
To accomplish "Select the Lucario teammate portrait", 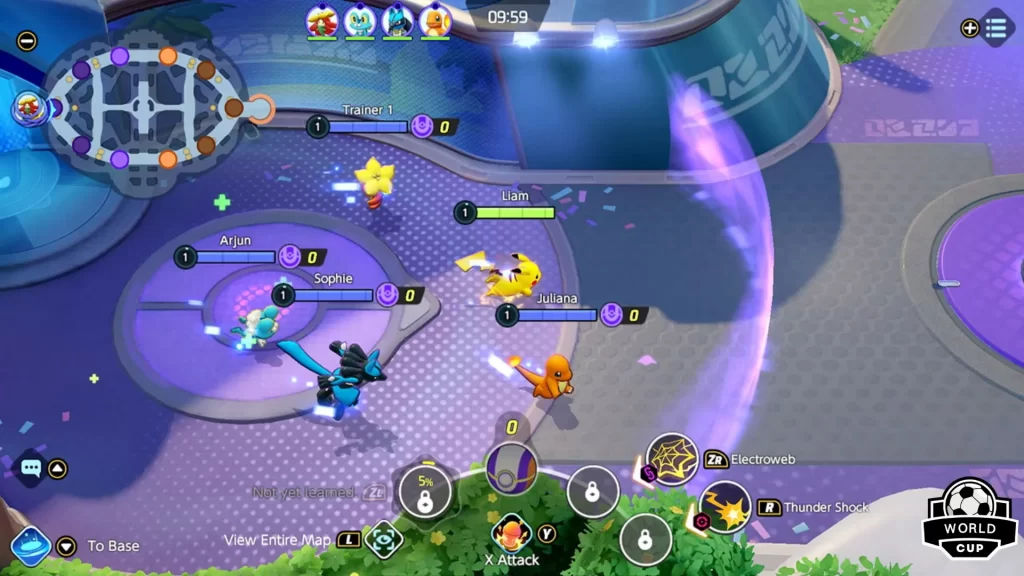I will click(397, 20).
